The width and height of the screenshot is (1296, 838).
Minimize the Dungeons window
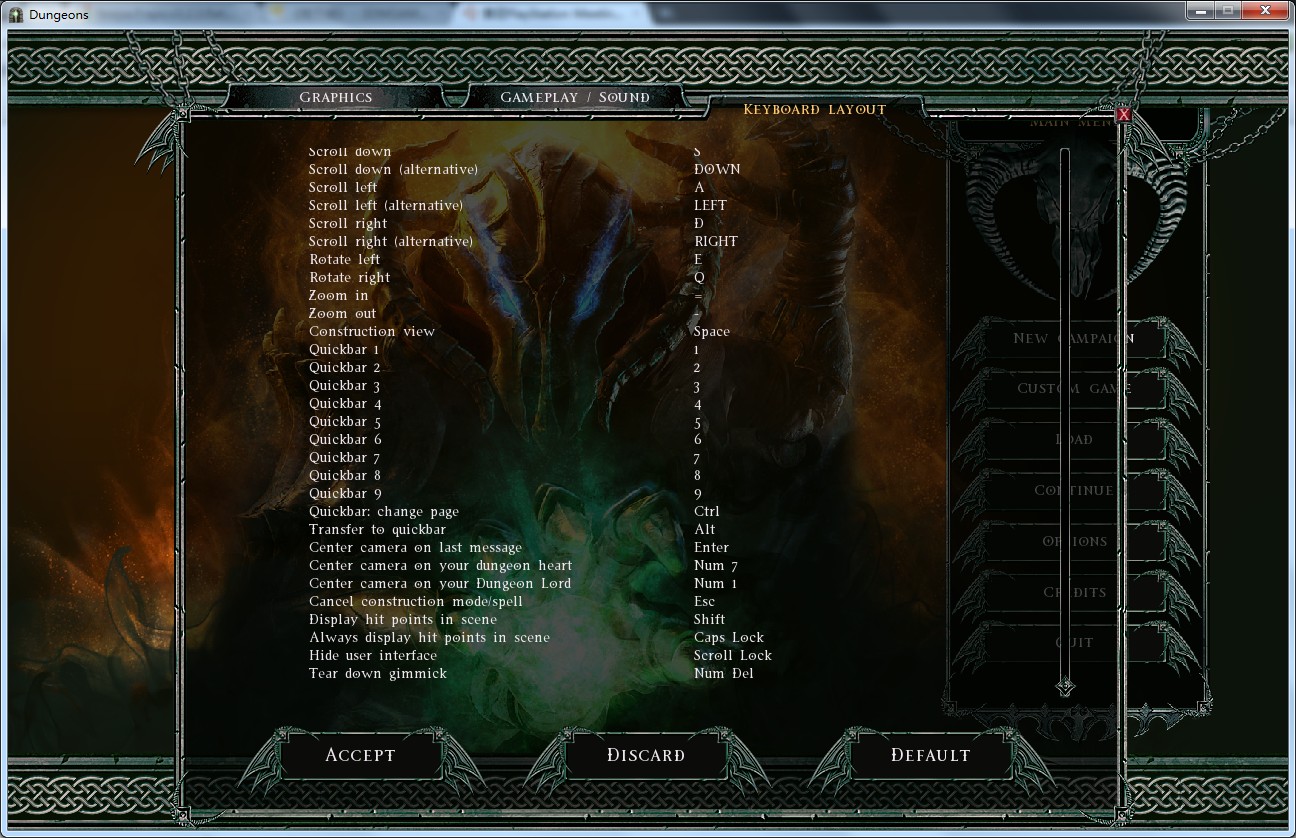tap(1202, 10)
